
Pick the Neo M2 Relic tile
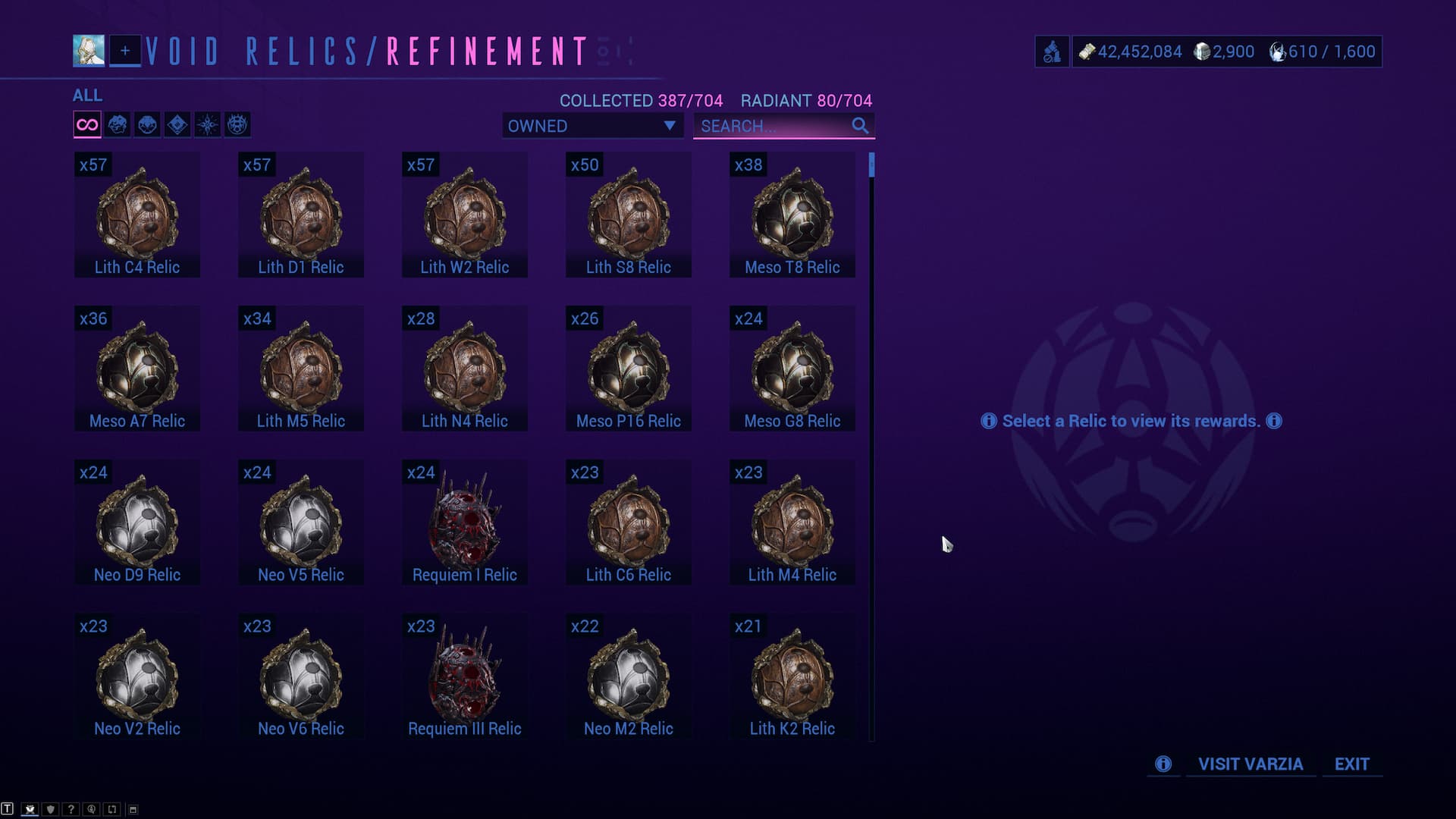(629, 677)
